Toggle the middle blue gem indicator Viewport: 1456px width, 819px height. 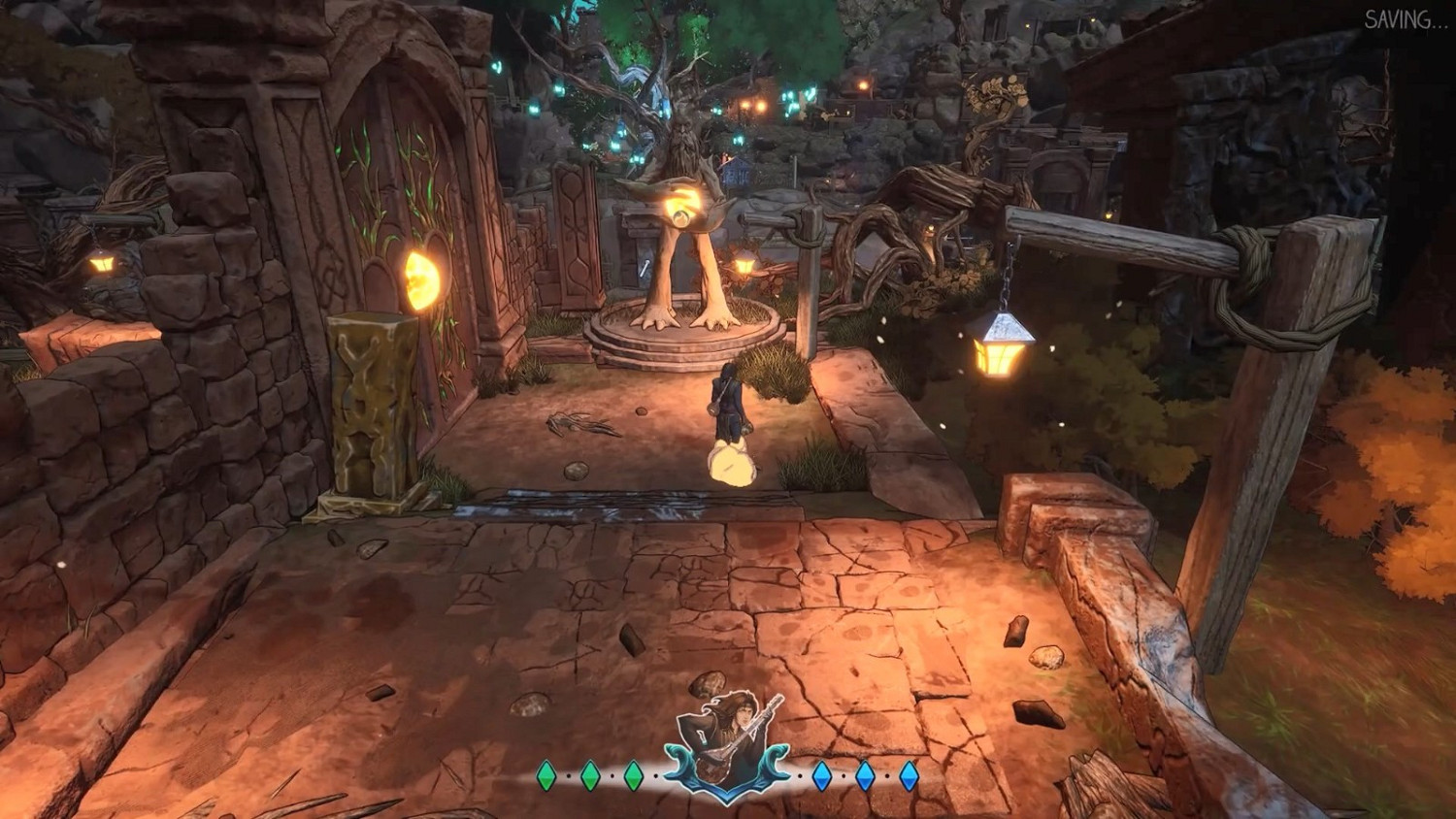click(x=865, y=774)
